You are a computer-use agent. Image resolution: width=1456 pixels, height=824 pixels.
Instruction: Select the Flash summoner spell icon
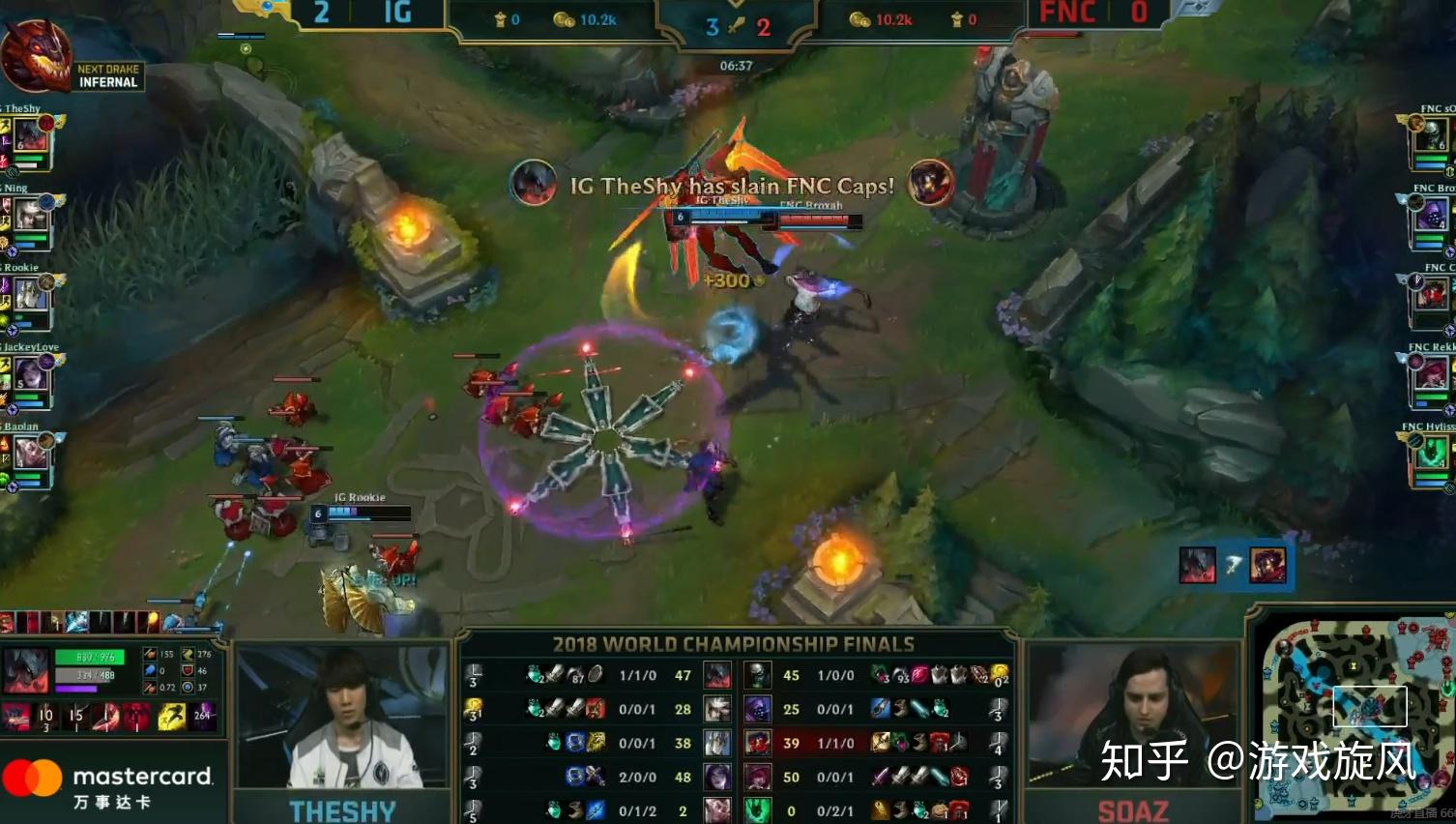(171, 716)
